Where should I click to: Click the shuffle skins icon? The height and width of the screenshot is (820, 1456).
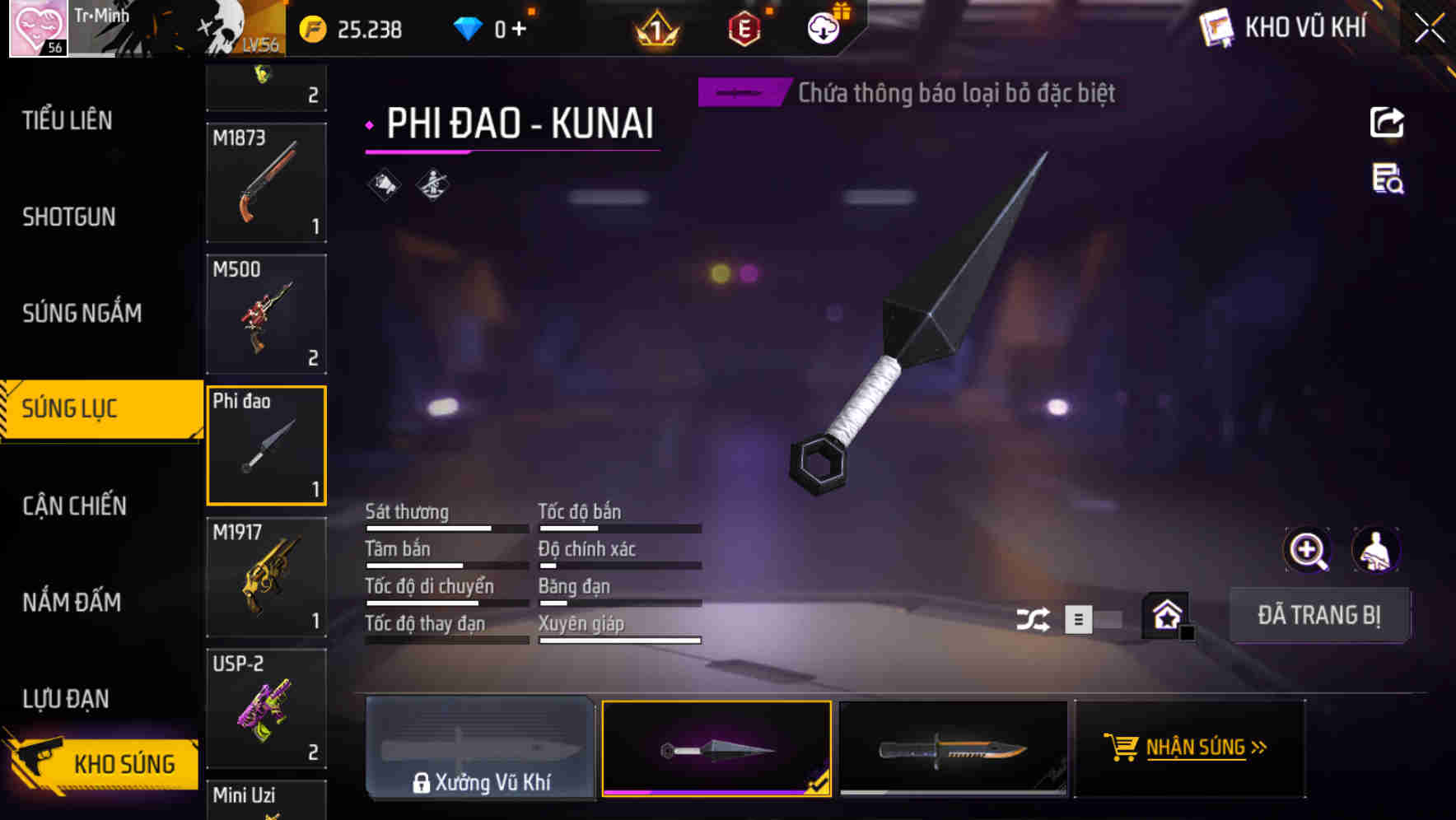coord(1034,617)
